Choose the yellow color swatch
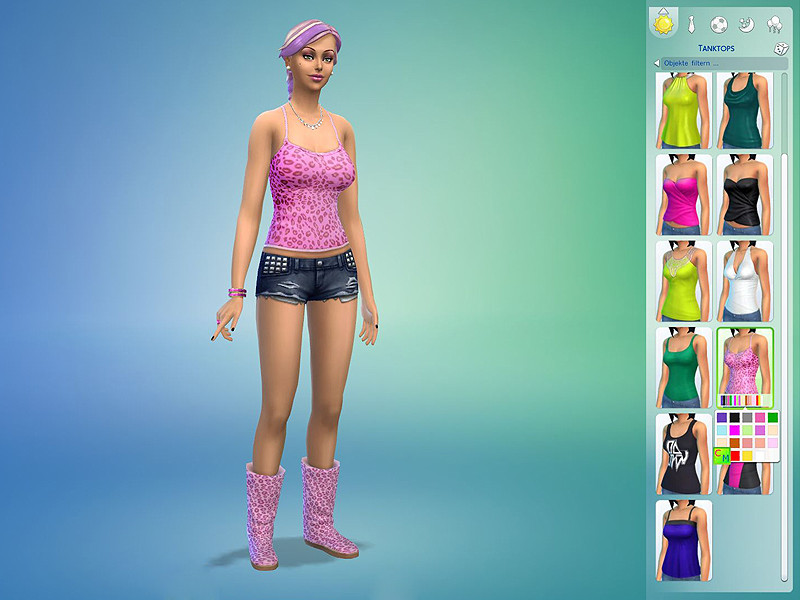Image resolution: width=800 pixels, height=600 pixels. click(747, 456)
